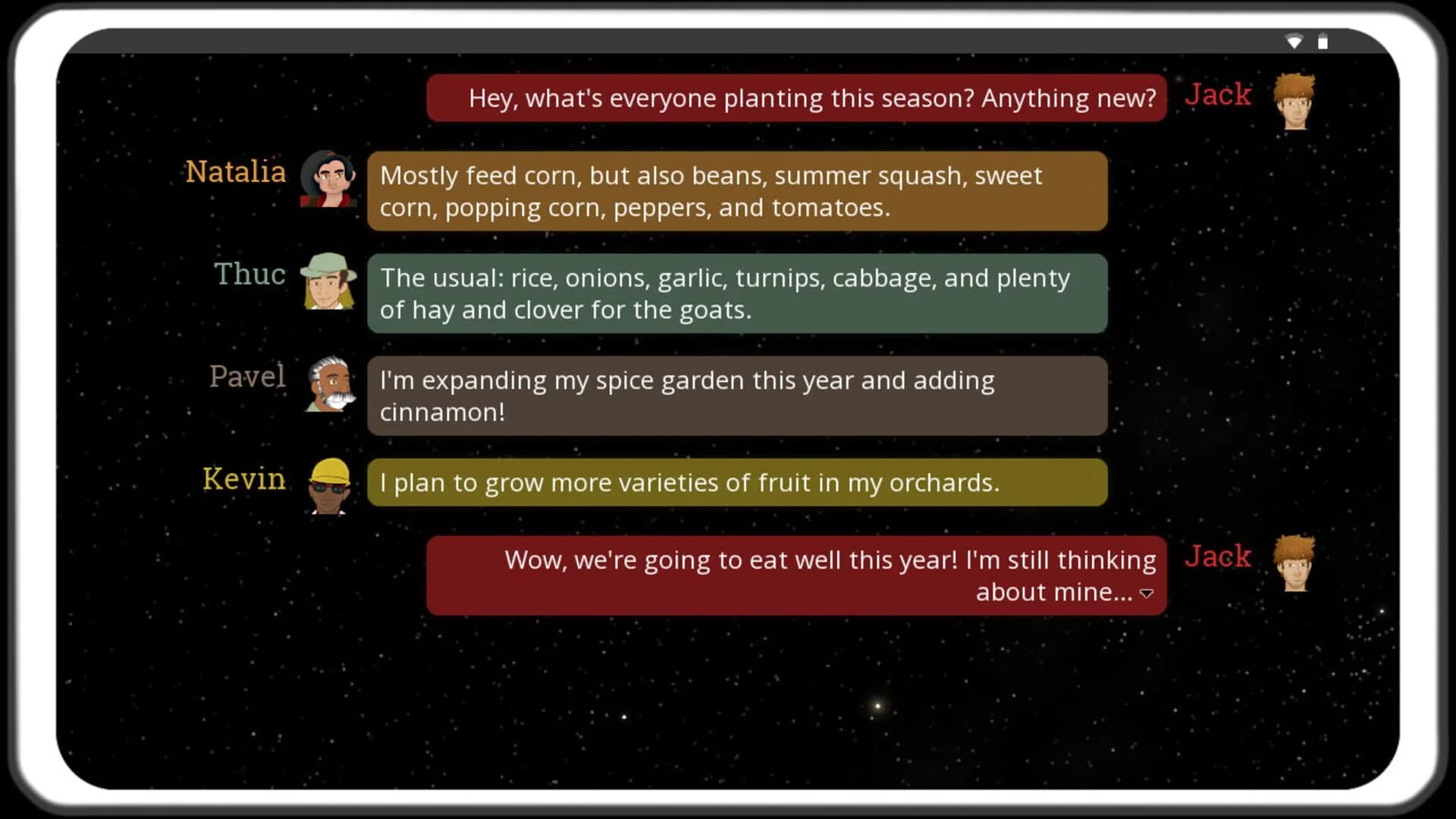The width and height of the screenshot is (1456, 819).
Task: Click Jack's avatar beside his last message
Action: (x=1294, y=565)
